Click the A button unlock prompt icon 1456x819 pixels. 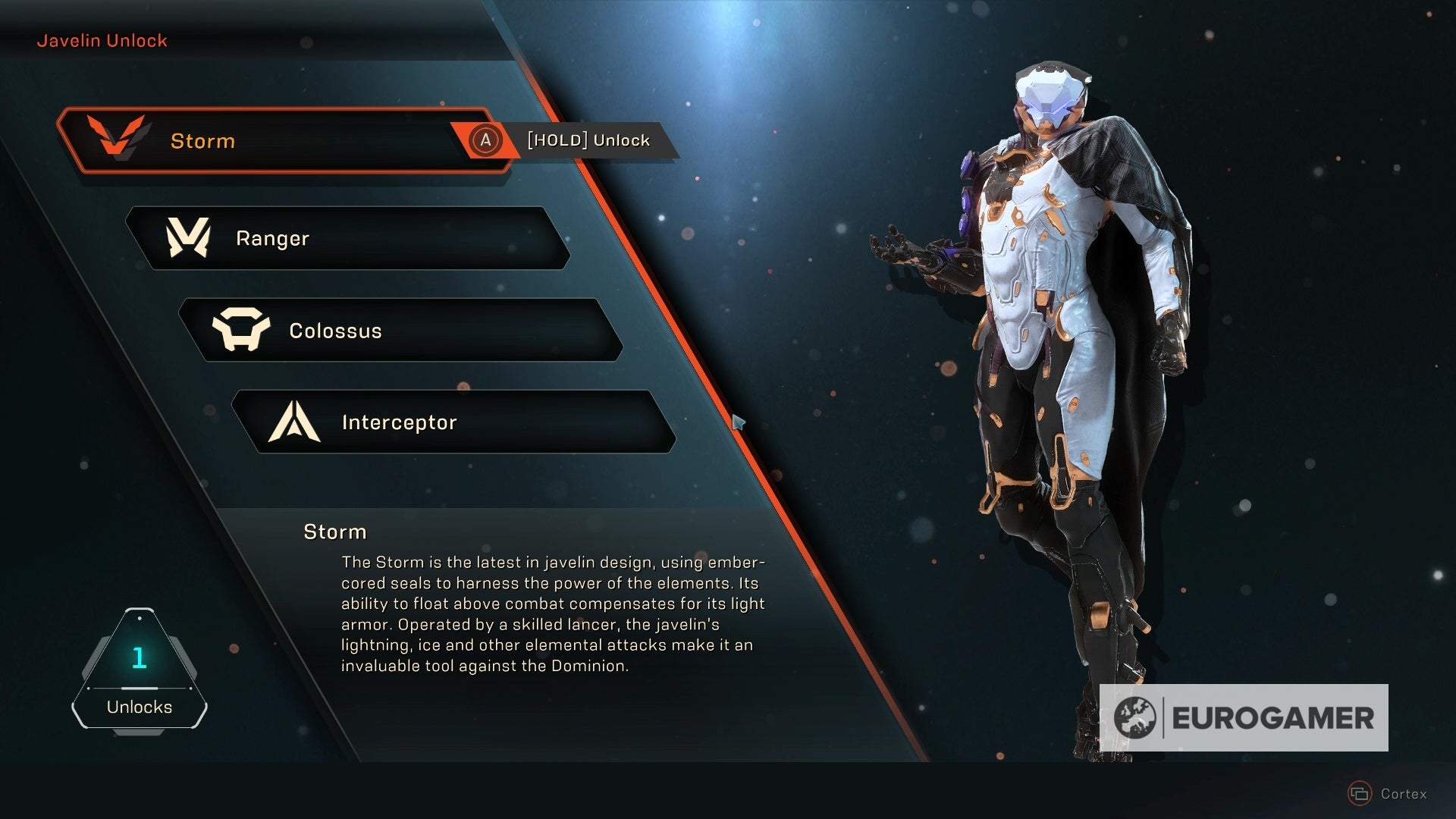pos(486,140)
